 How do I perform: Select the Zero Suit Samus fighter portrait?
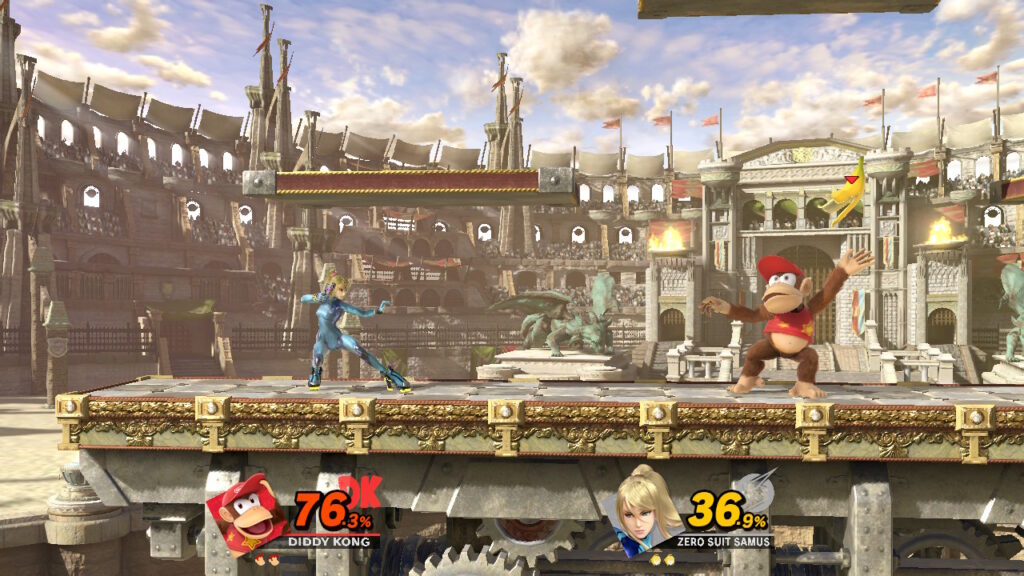tap(645, 511)
